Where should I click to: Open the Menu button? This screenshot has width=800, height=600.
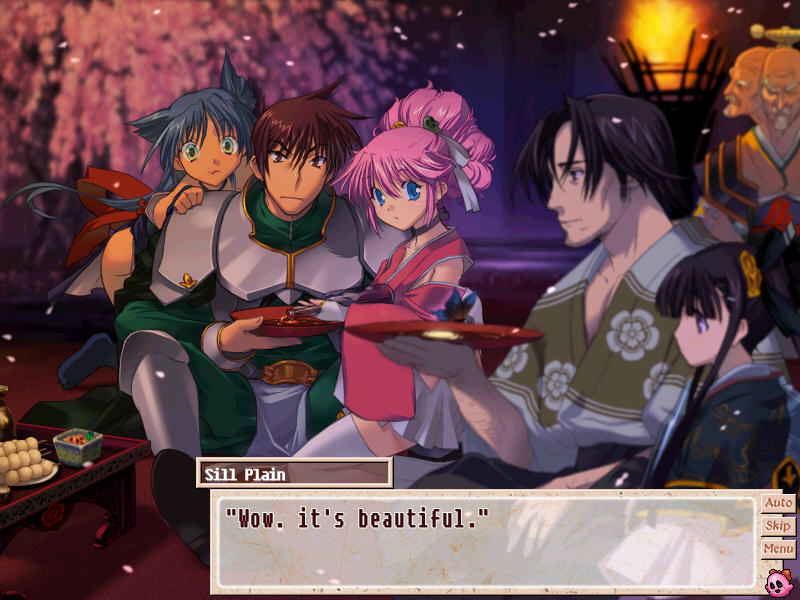(x=778, y=549)
